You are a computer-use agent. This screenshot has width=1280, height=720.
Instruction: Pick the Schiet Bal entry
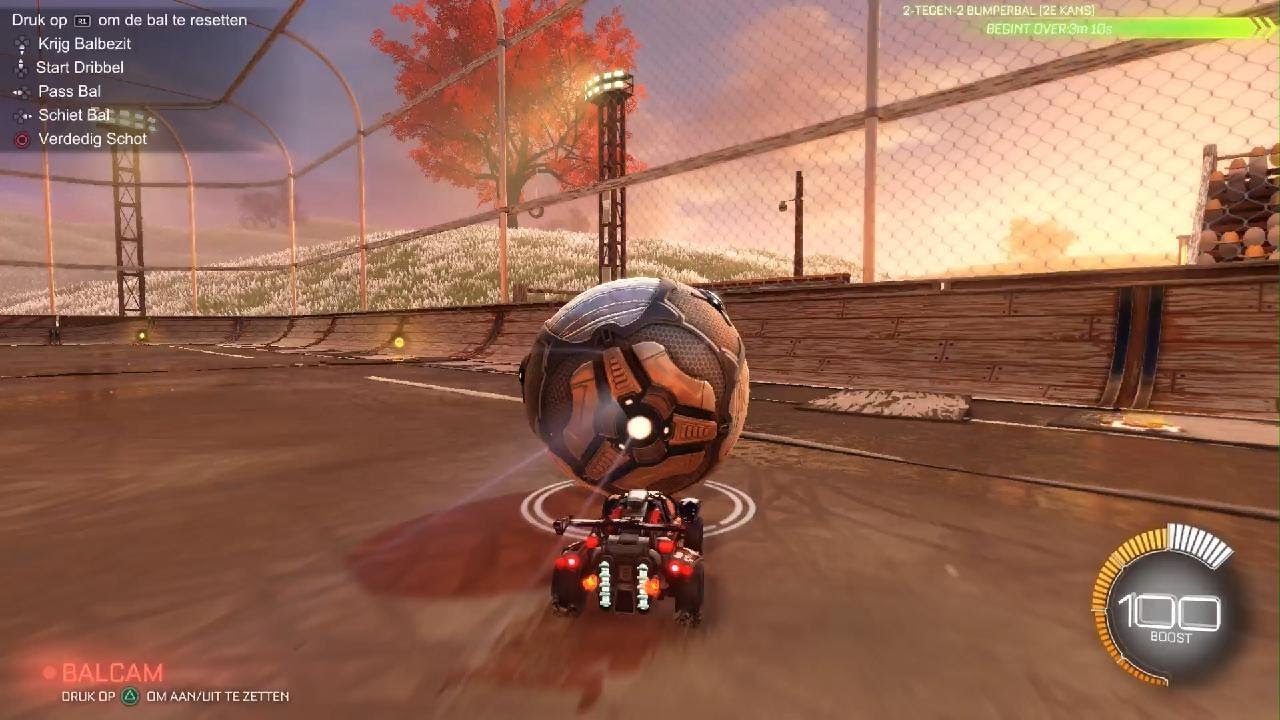pos(74,116)
